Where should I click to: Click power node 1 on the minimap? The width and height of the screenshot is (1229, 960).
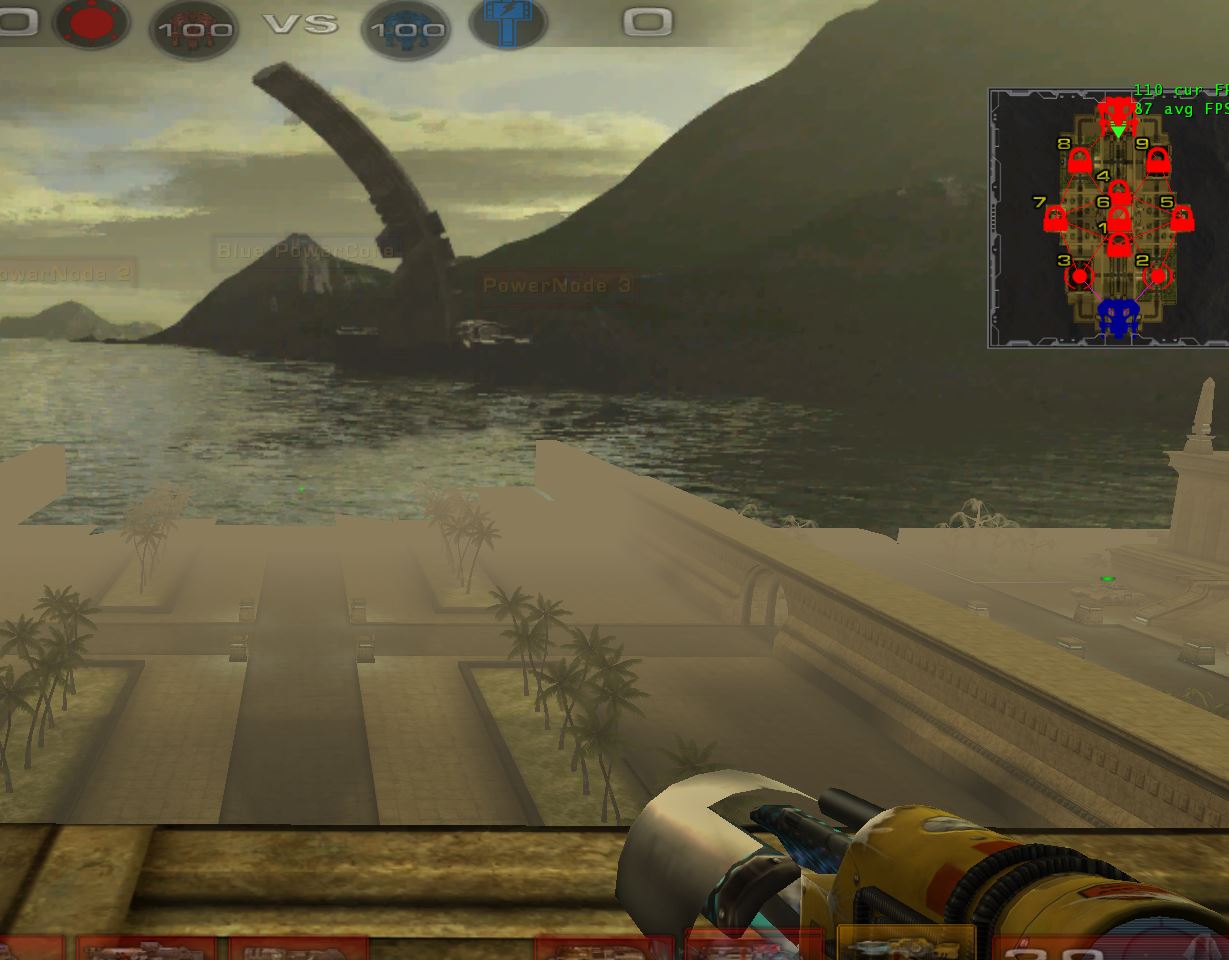[1119, 243]
